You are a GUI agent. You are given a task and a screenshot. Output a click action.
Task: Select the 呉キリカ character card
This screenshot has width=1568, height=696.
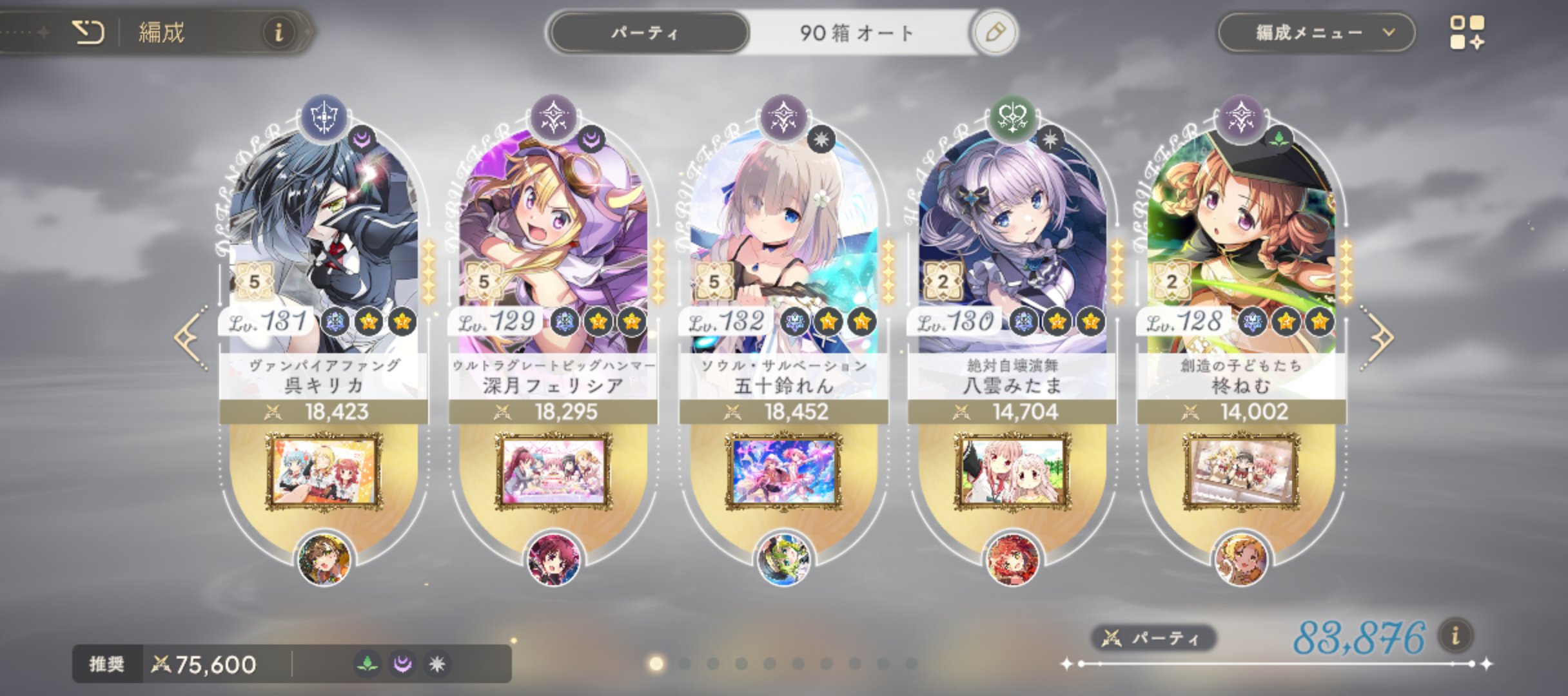coord(324,245)
